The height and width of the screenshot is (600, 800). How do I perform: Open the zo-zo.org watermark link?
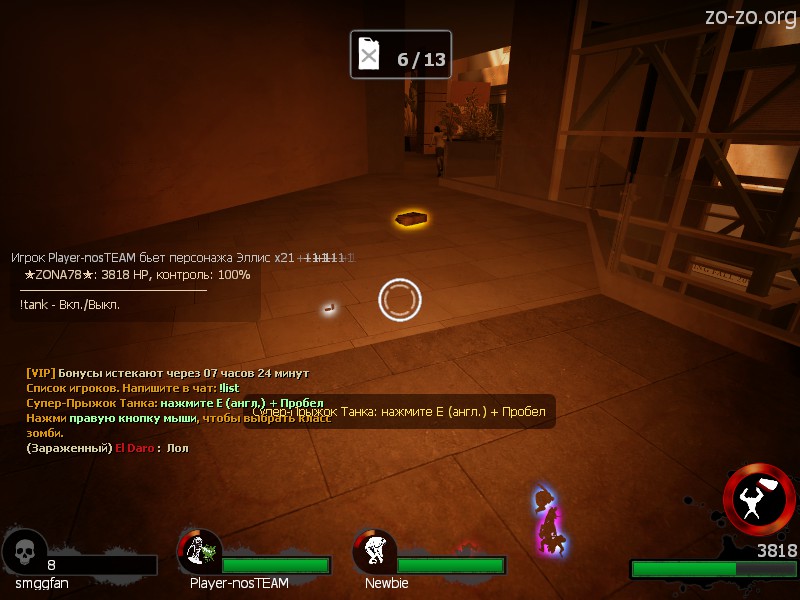coord(750,16)
